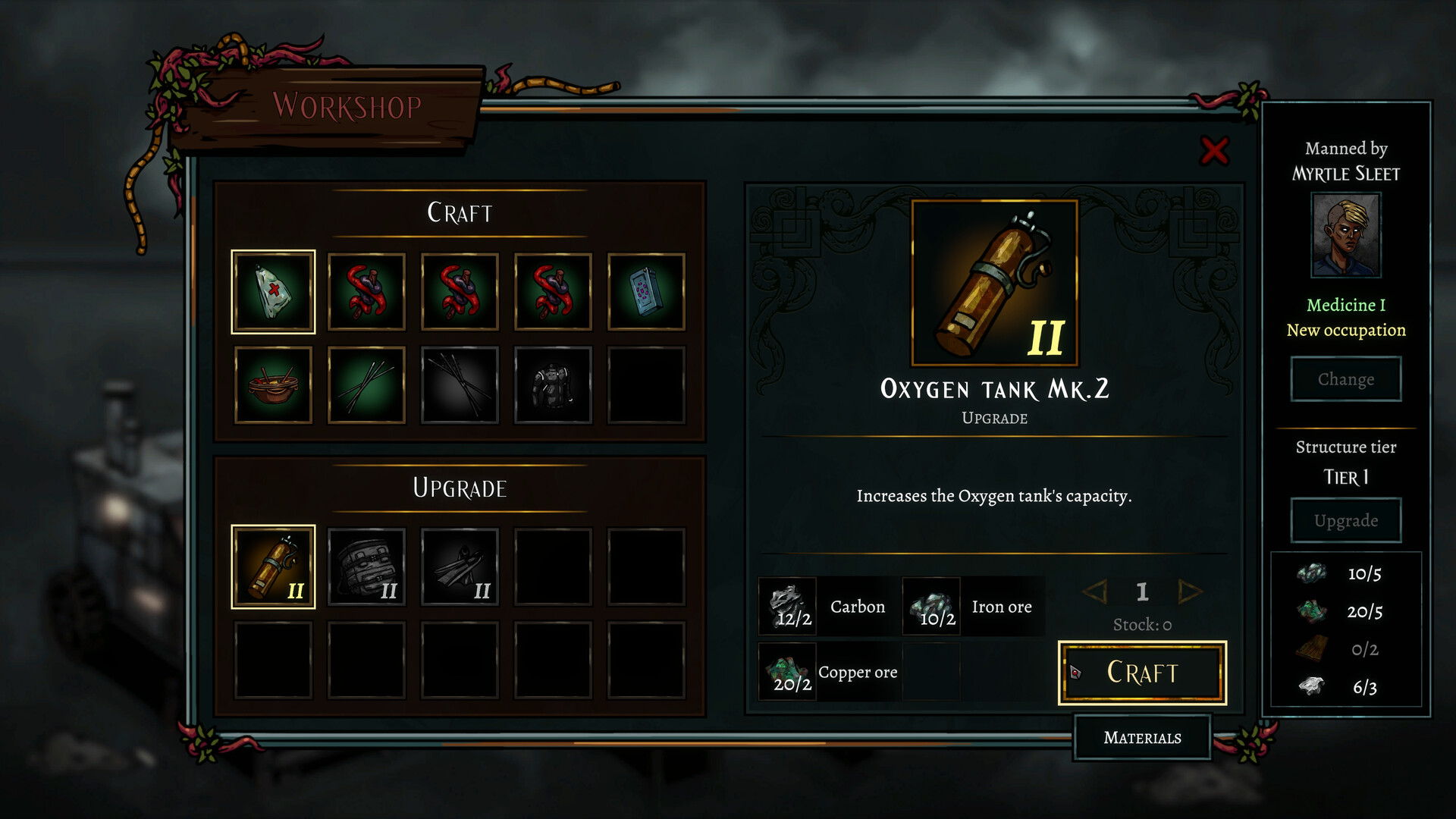This screenshot has width=1456, height=819.
Task: Select the flippers II upgrade
Action: coord(460,566)
